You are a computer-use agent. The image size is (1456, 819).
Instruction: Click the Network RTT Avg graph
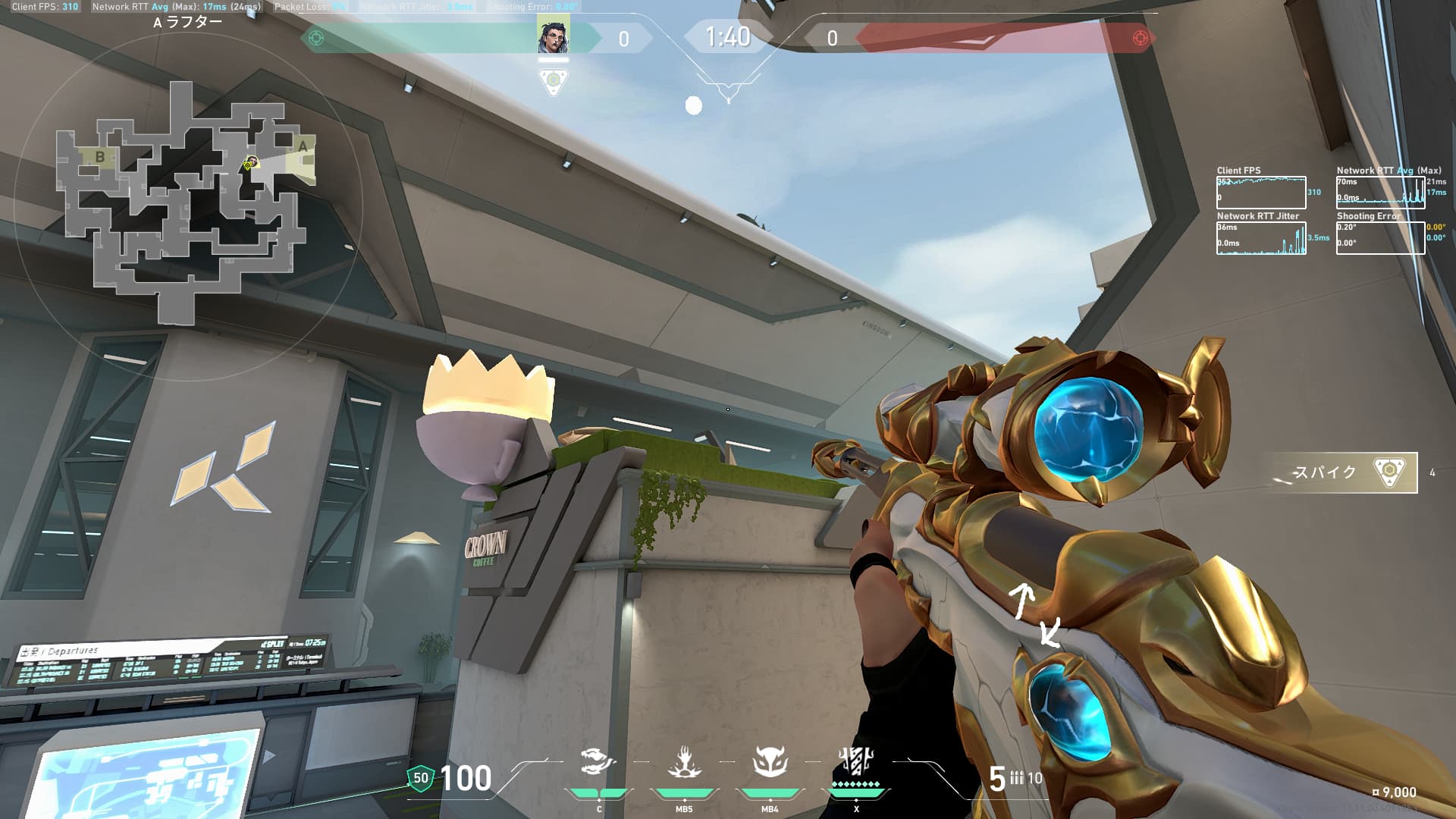pyautogui.click(x=1380, y=193)
